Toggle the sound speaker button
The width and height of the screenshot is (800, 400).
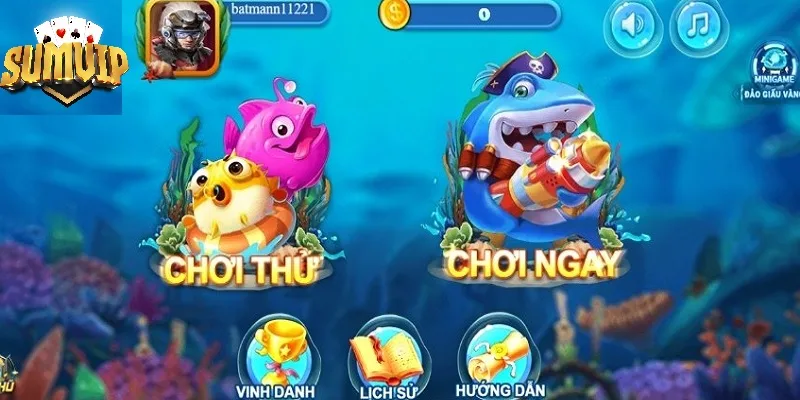632,27
